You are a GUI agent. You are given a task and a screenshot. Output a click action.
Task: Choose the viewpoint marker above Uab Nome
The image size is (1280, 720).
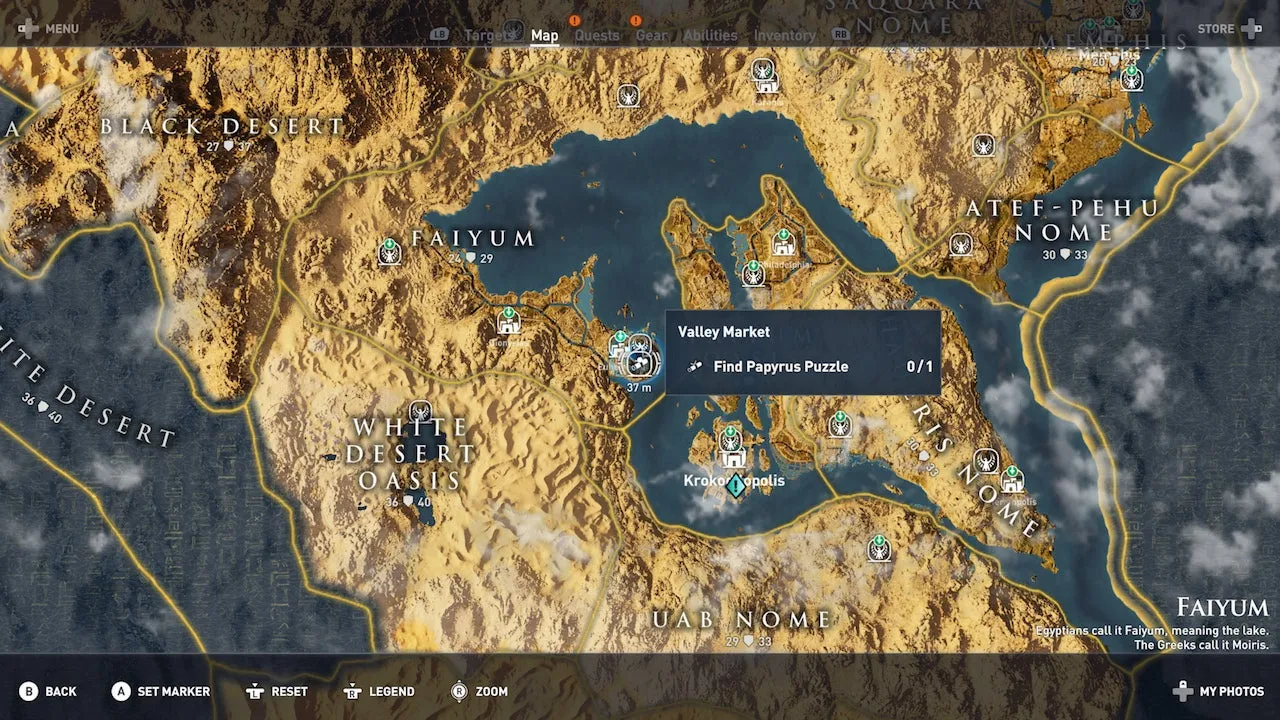pos(879,547)
